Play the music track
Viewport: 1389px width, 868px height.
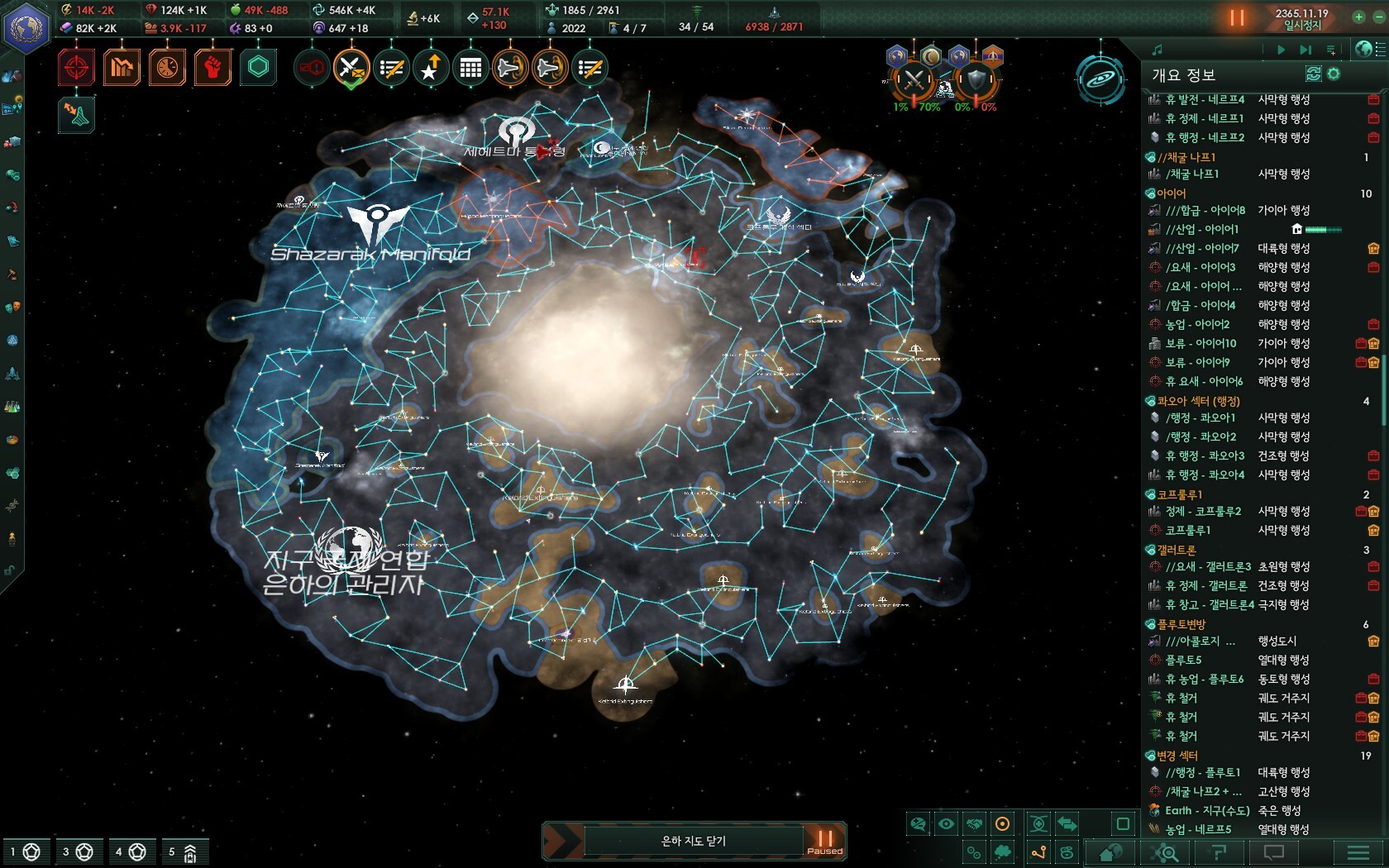pyautogui.click(x=1281, y=50)
